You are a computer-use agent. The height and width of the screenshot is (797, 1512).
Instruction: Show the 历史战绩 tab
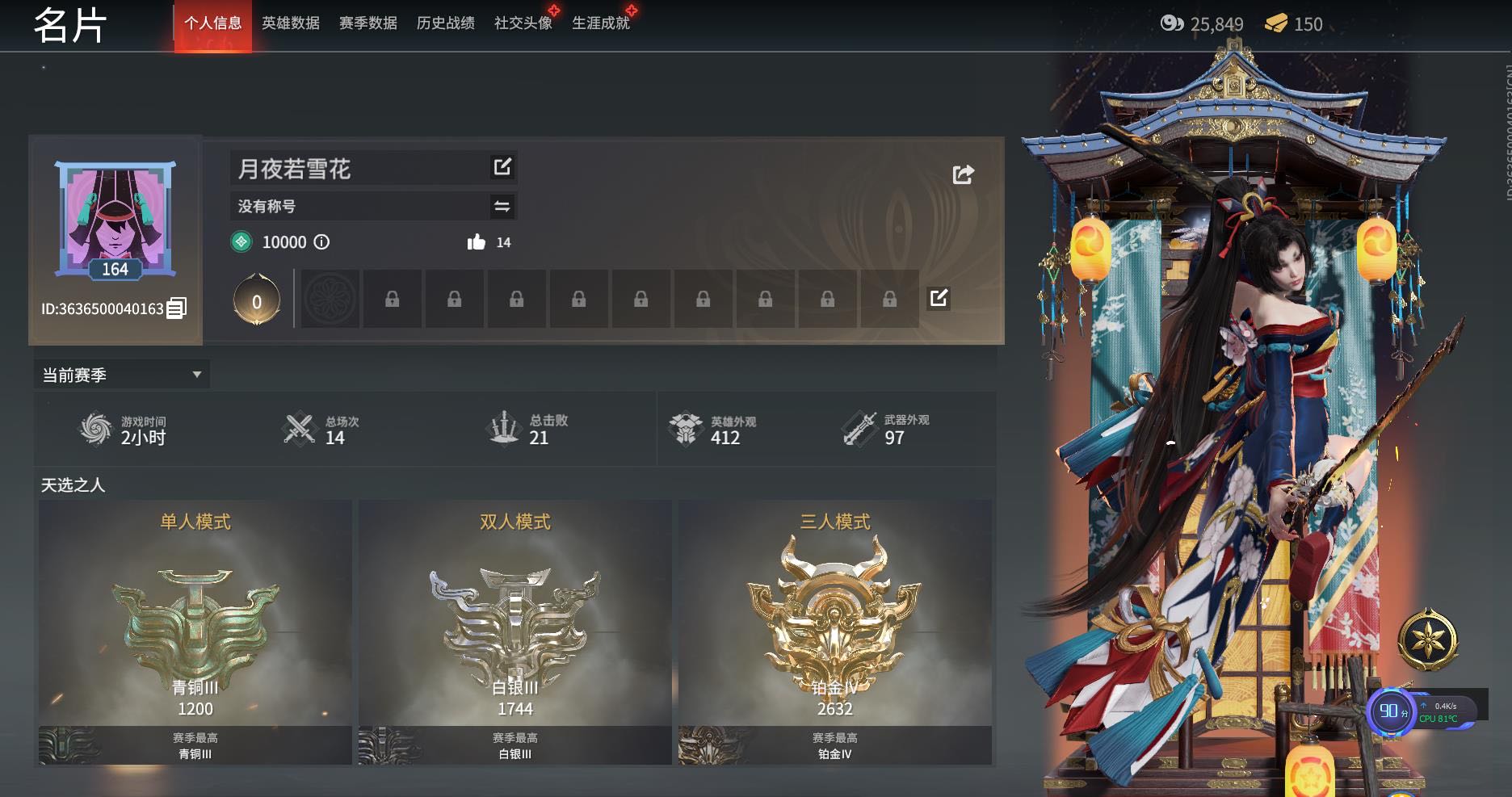pyautogui.click(x=446, y=23)
